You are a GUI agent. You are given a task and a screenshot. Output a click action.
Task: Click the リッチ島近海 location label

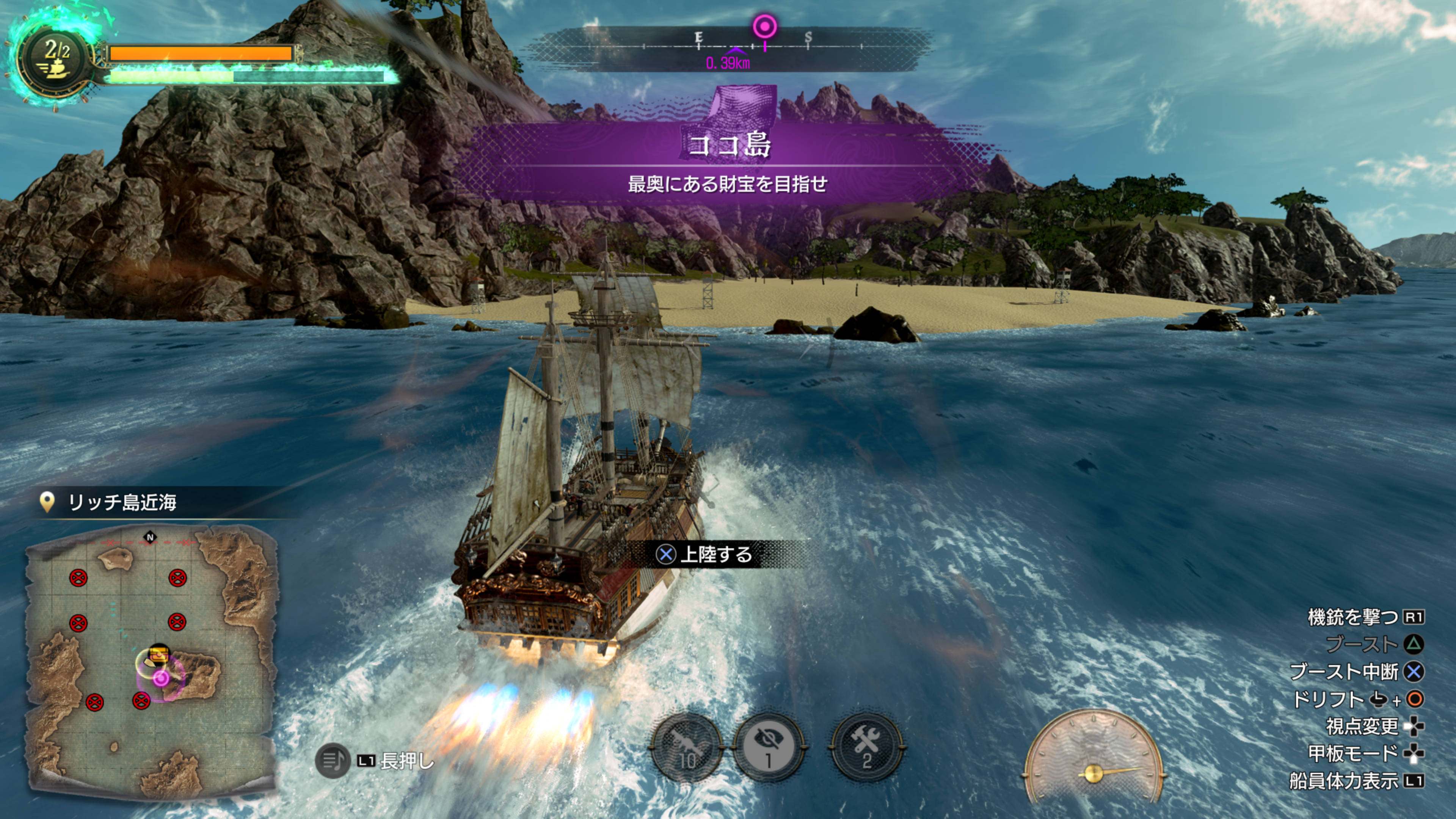(x=121, y=502)
